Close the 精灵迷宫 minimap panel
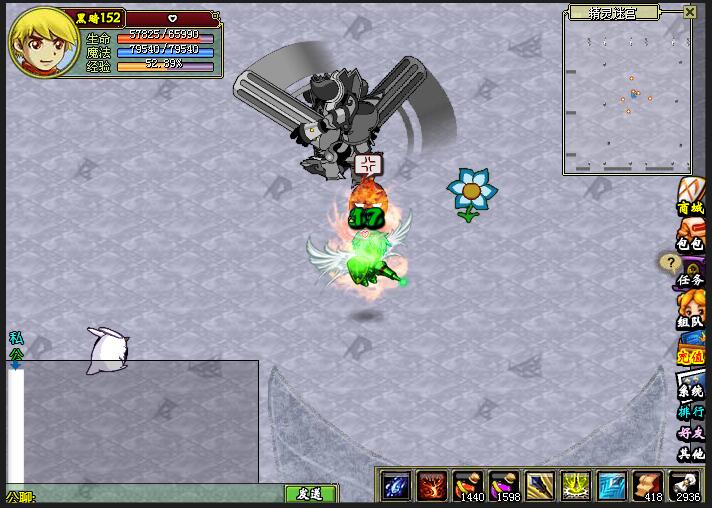712x508 pixels. [690, 13]
